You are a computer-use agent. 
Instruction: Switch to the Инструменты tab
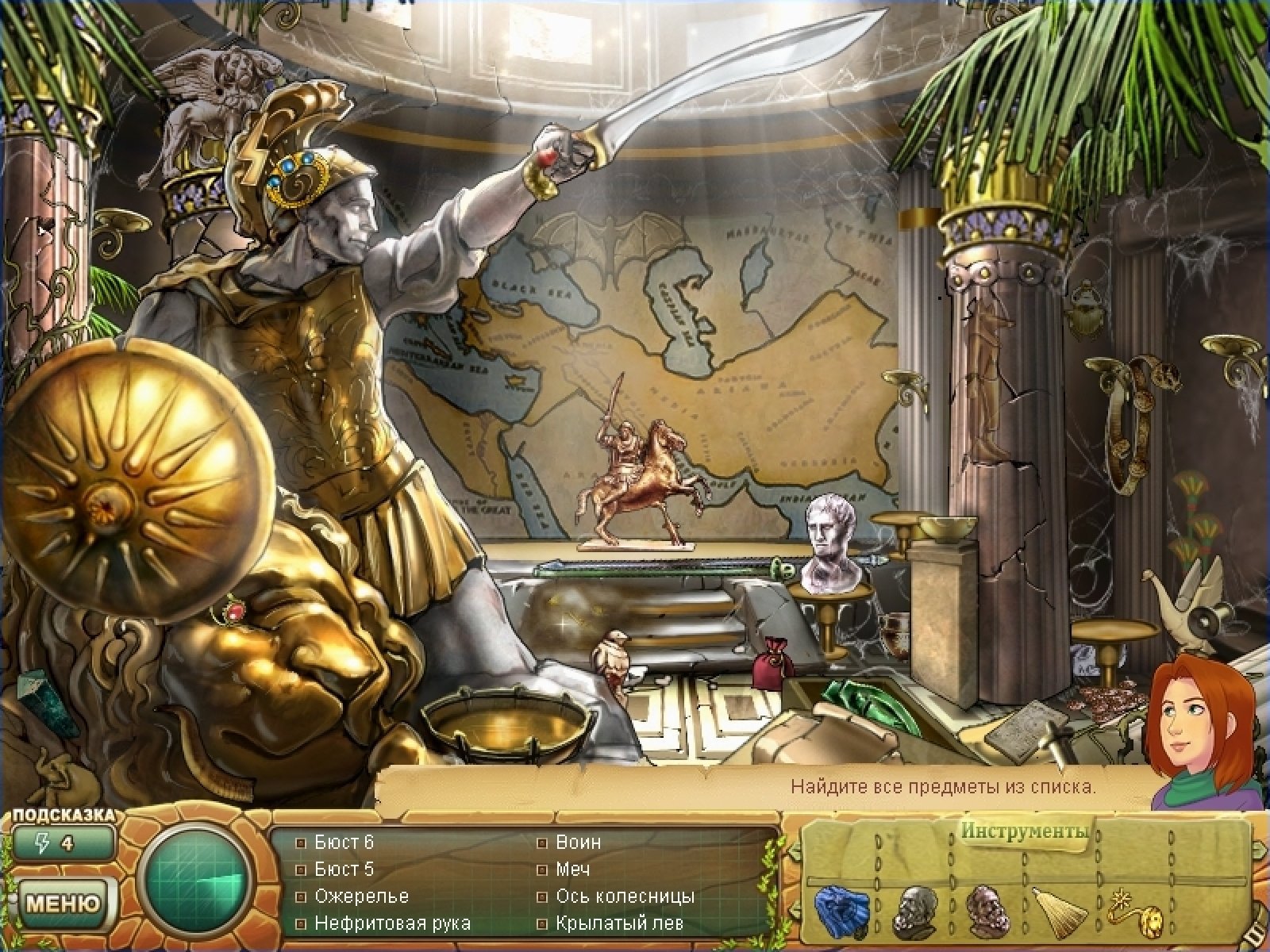(x=1023, y=832)
